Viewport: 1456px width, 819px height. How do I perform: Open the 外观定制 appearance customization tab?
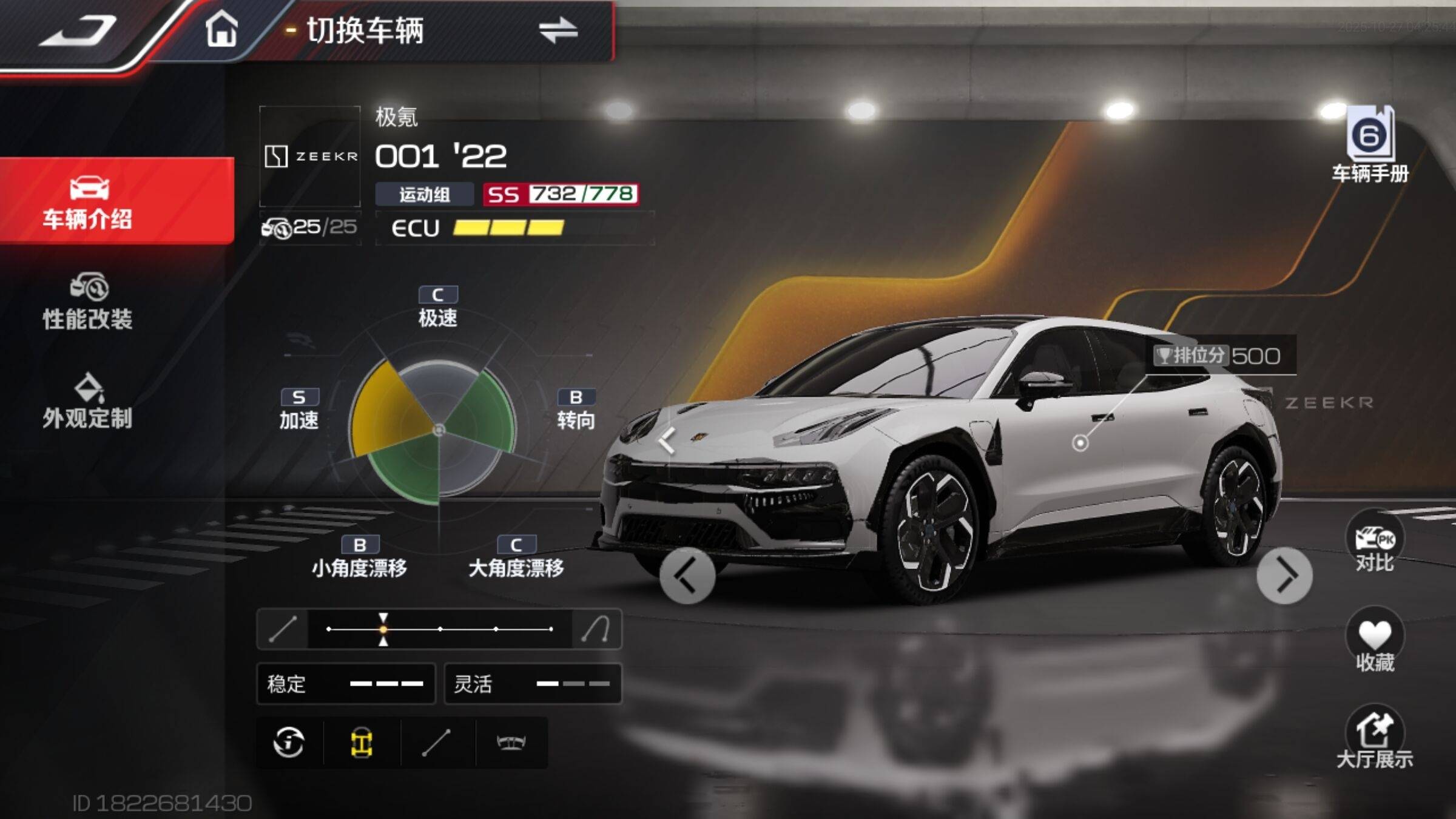tap(88, 402)
